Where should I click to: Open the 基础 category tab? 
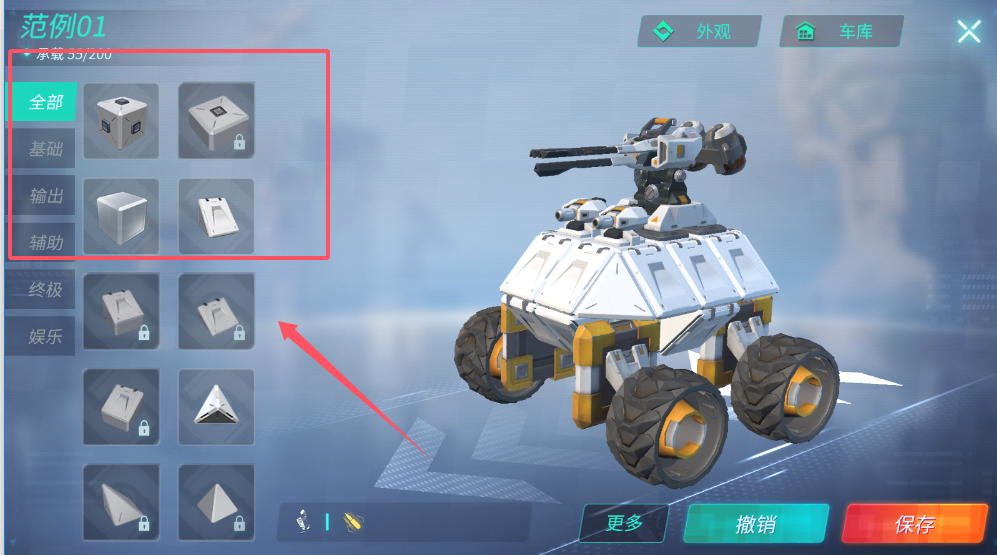click(45, 150)
